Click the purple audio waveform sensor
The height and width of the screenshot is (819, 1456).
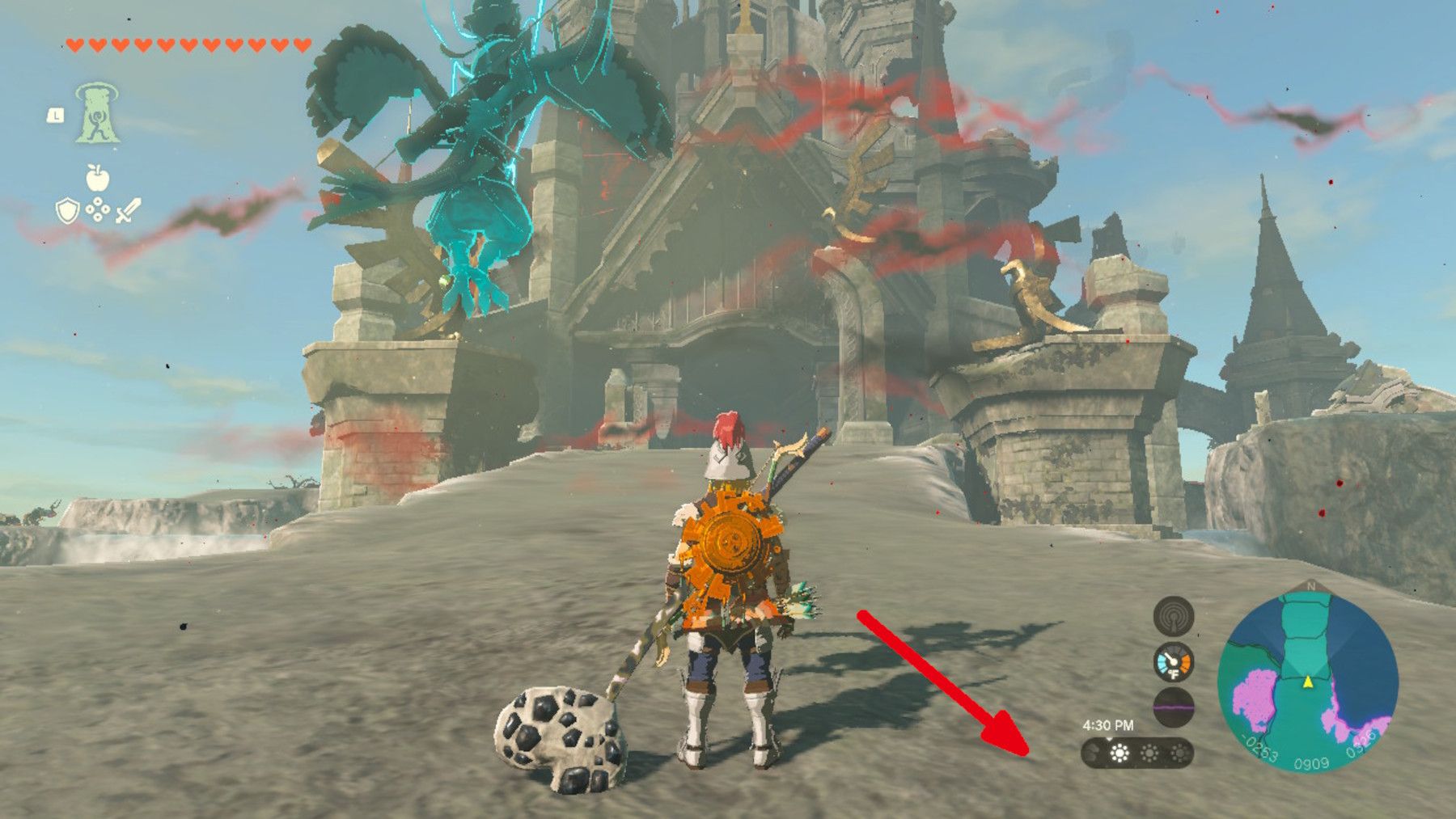tap(1175, 706)
